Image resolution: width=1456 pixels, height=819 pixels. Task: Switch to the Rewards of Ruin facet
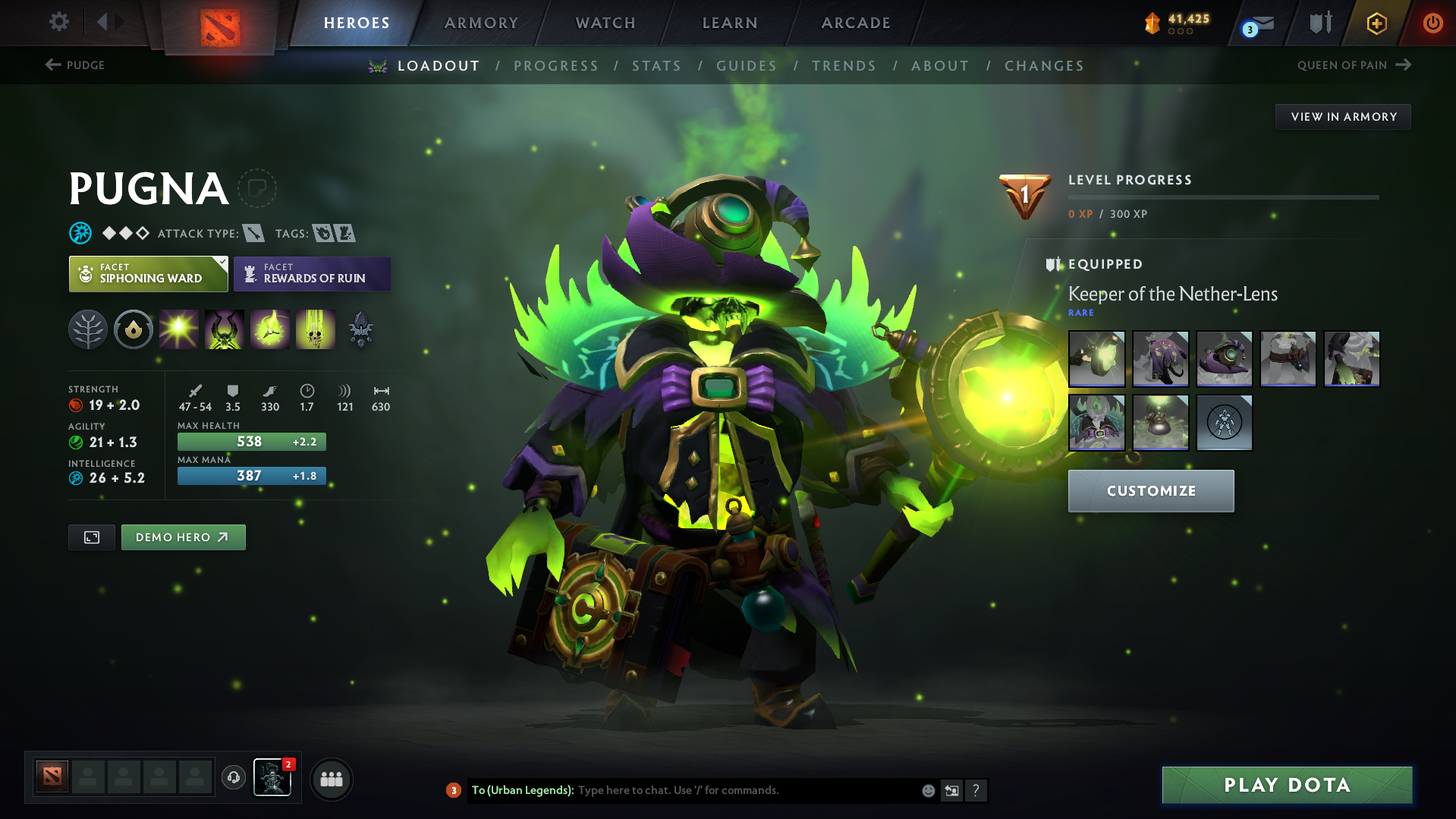pyautogui.click(x=312, y=274)
